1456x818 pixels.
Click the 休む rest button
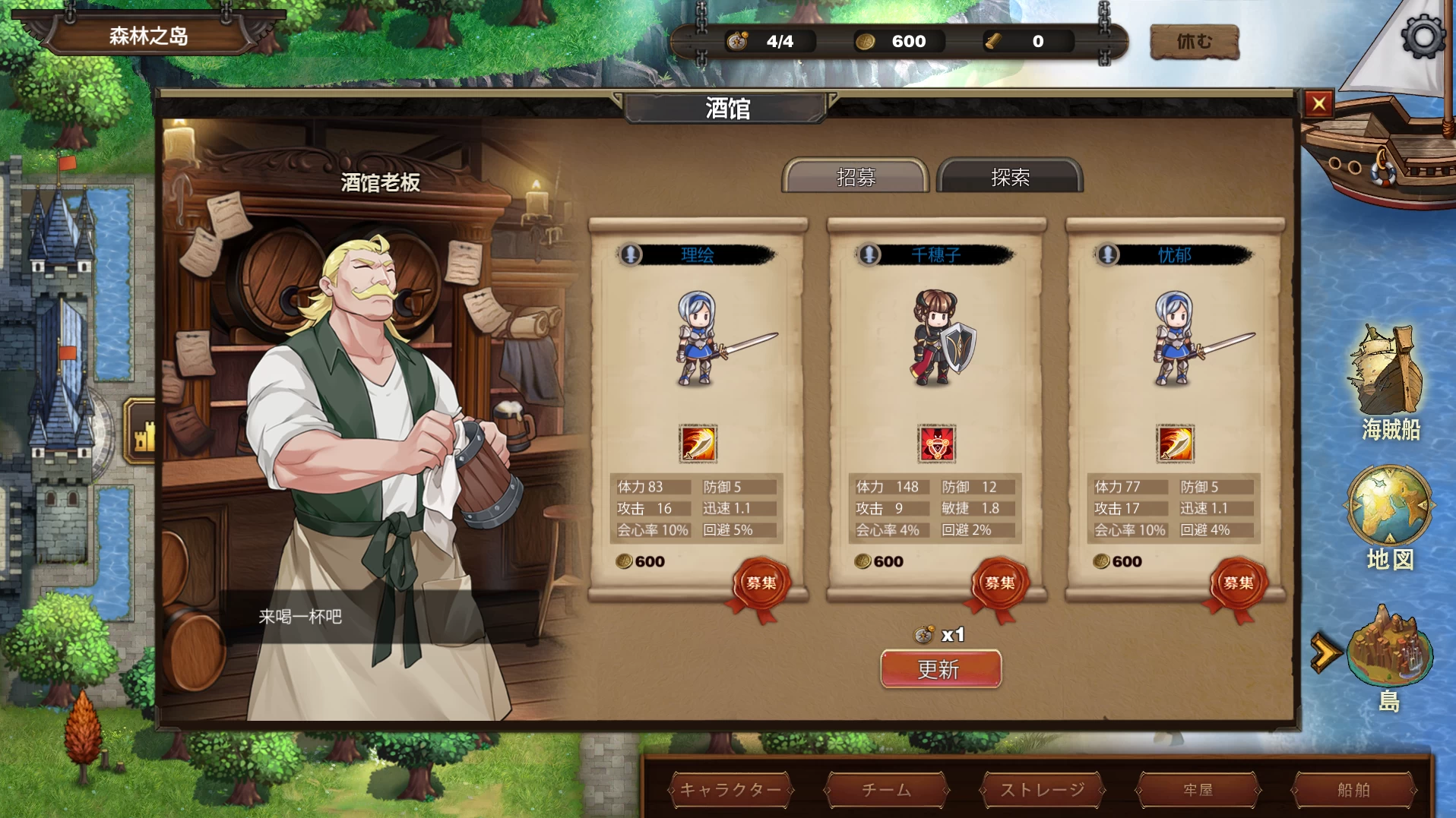1193,40
